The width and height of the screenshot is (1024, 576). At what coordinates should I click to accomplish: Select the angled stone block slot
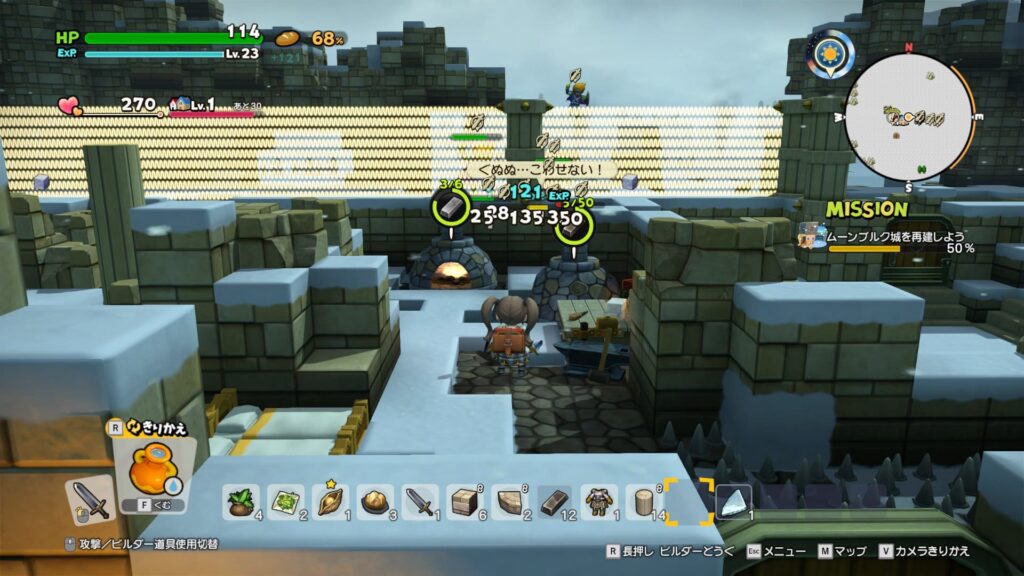(510, 501)
